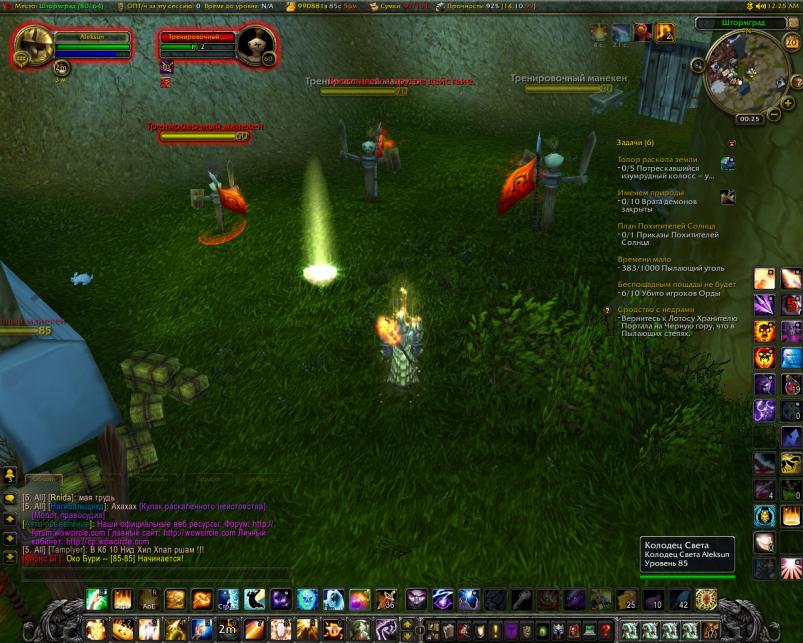The height and width of the screenshot is (643, 803).
Task: Use the action bar item with 36 charges
Action: 386,599
